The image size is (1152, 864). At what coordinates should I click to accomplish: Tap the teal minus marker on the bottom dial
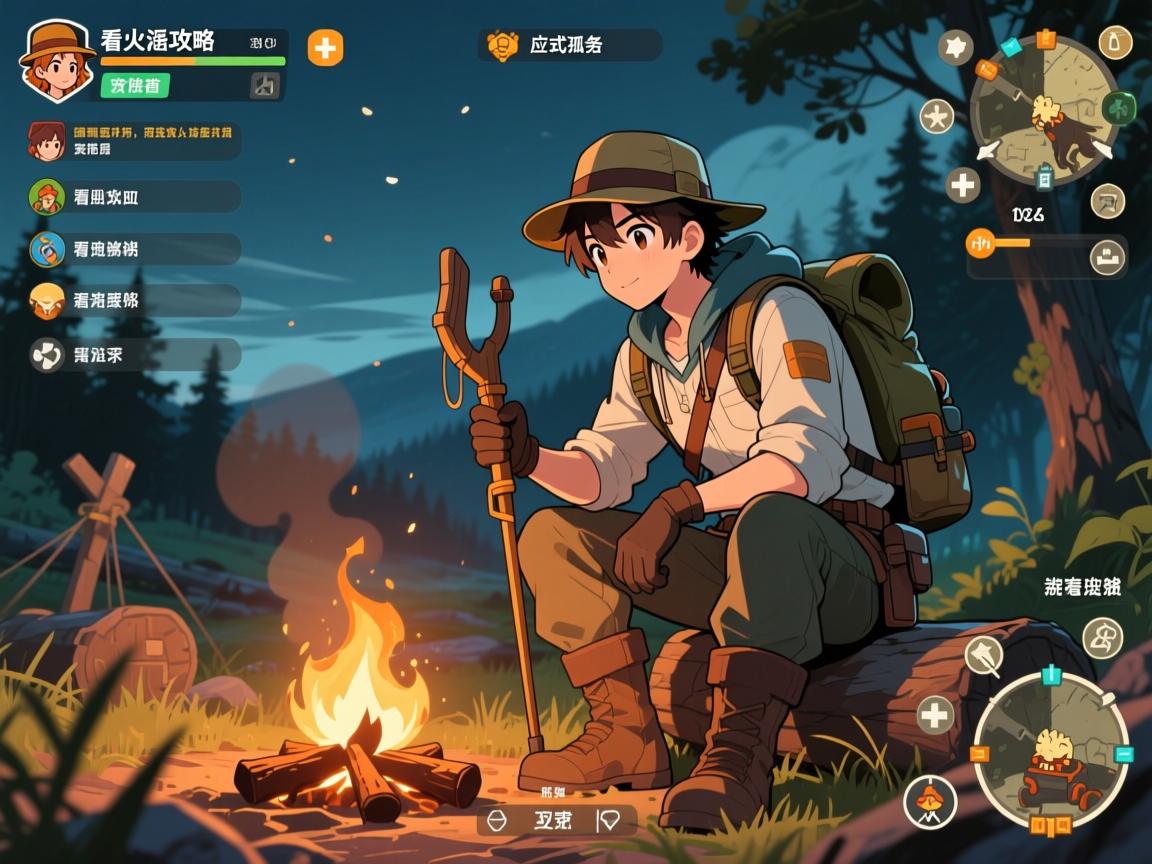pyautogui.click(x=1123, y=754)
